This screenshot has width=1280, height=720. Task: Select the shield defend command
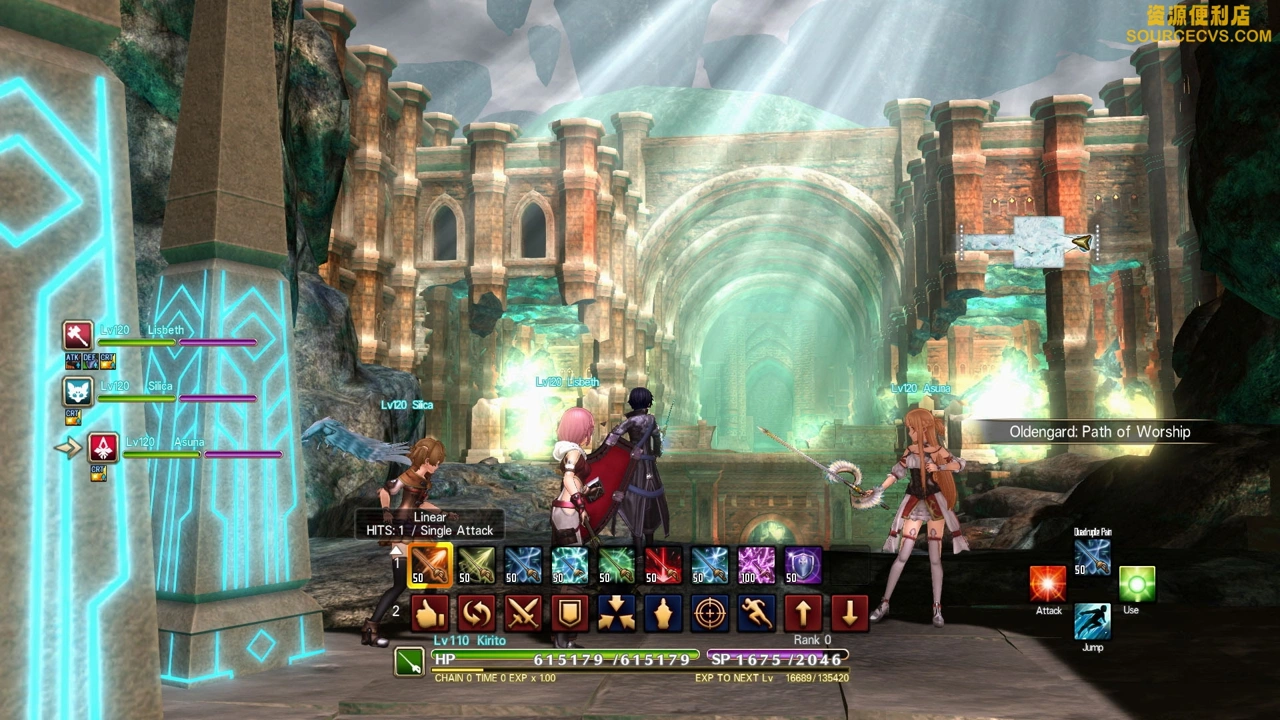tap(570, 612)
